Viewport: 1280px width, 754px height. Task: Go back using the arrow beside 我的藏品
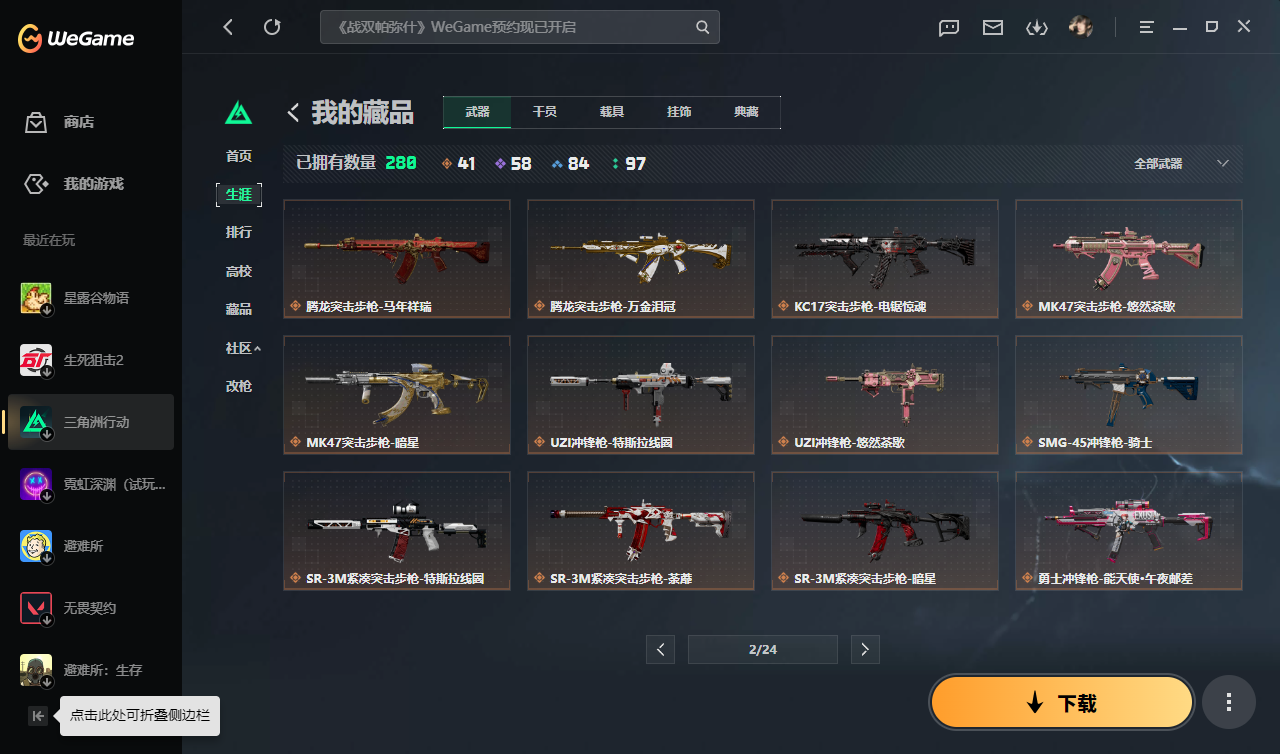pyautogui.click(x=293, y=113)
